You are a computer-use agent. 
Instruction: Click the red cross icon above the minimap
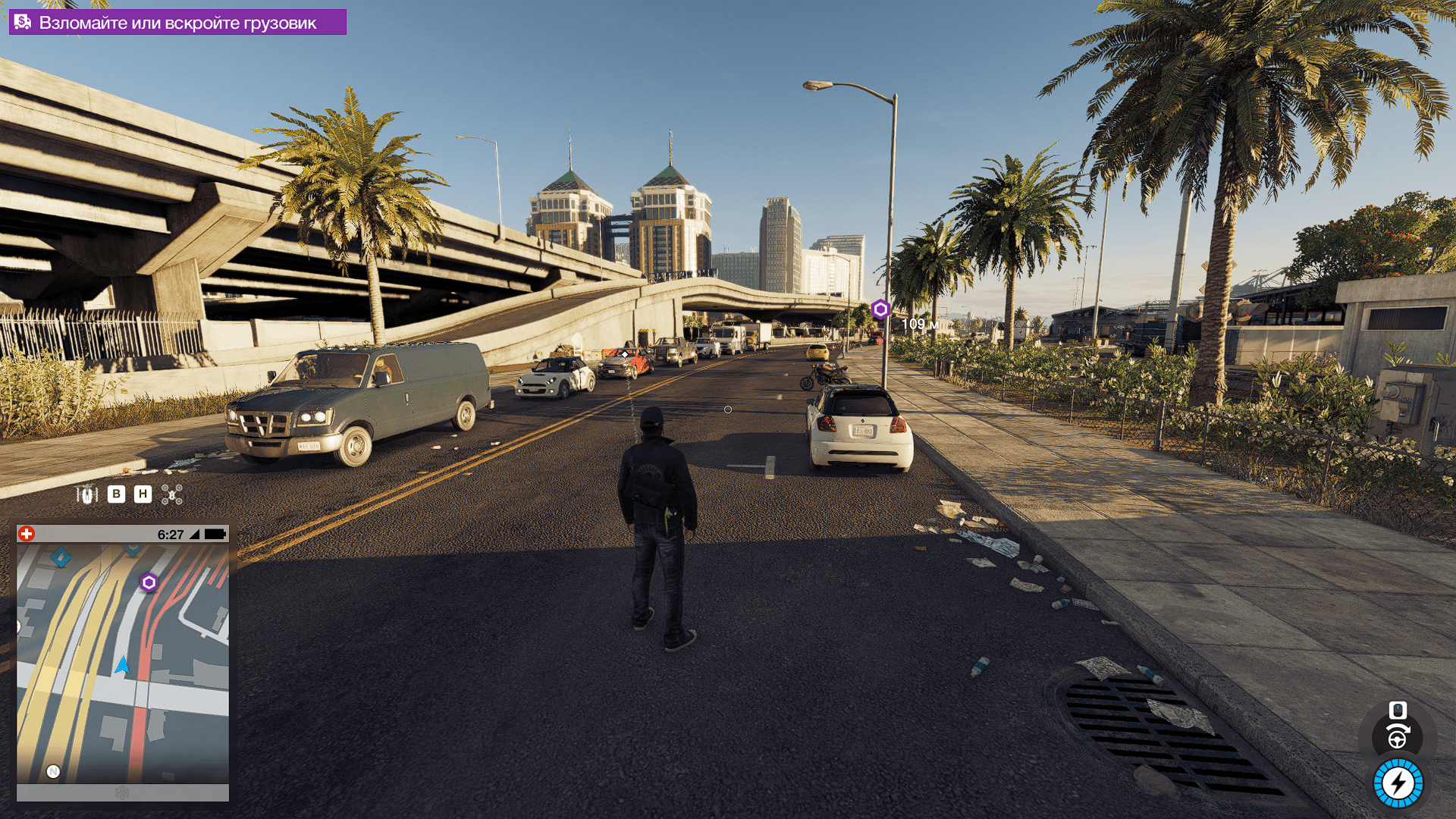tap(27, 534)
